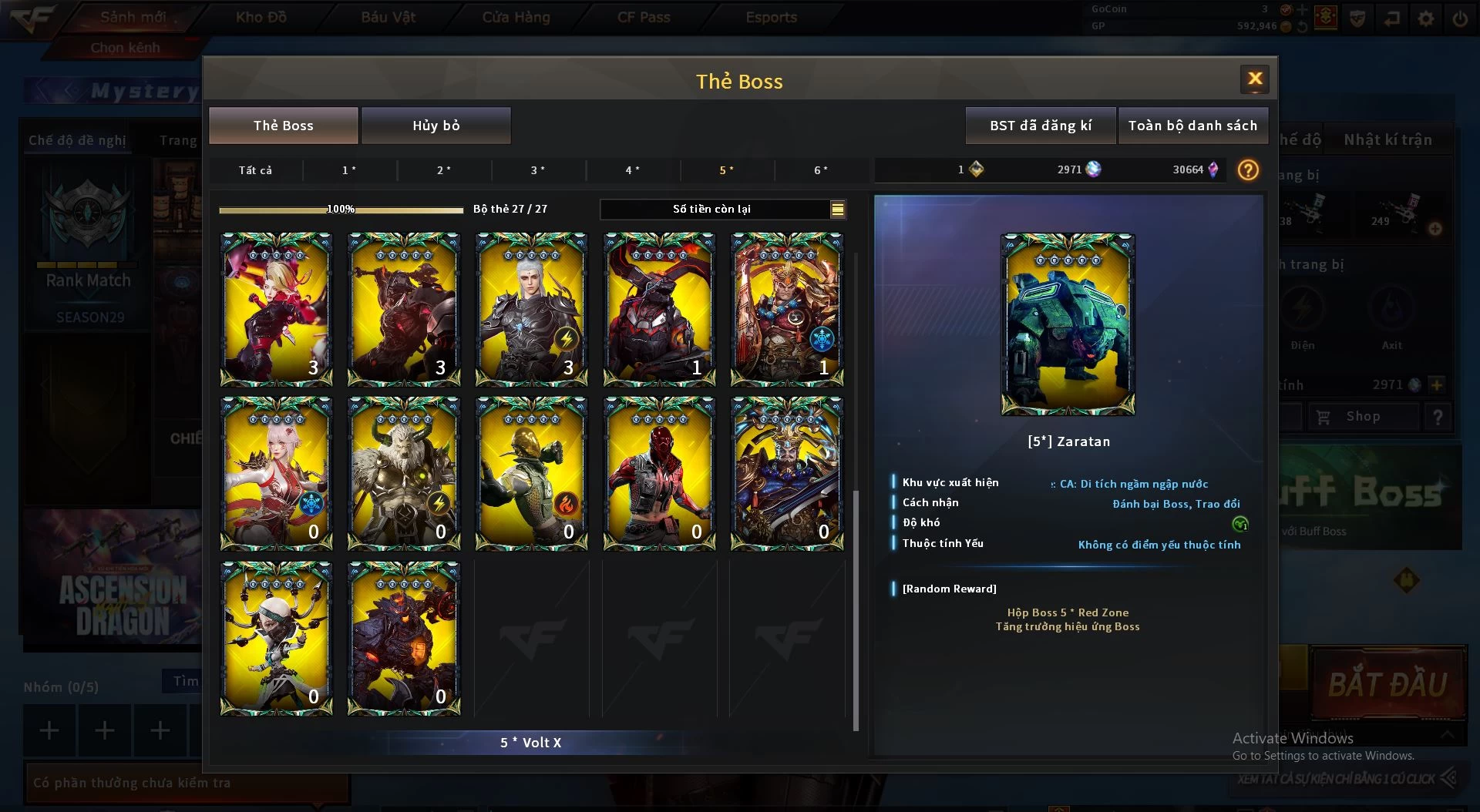Choose the silver-haired armored knight card
The width and height of the screenshot is (1480, 812).
(531, 309)
